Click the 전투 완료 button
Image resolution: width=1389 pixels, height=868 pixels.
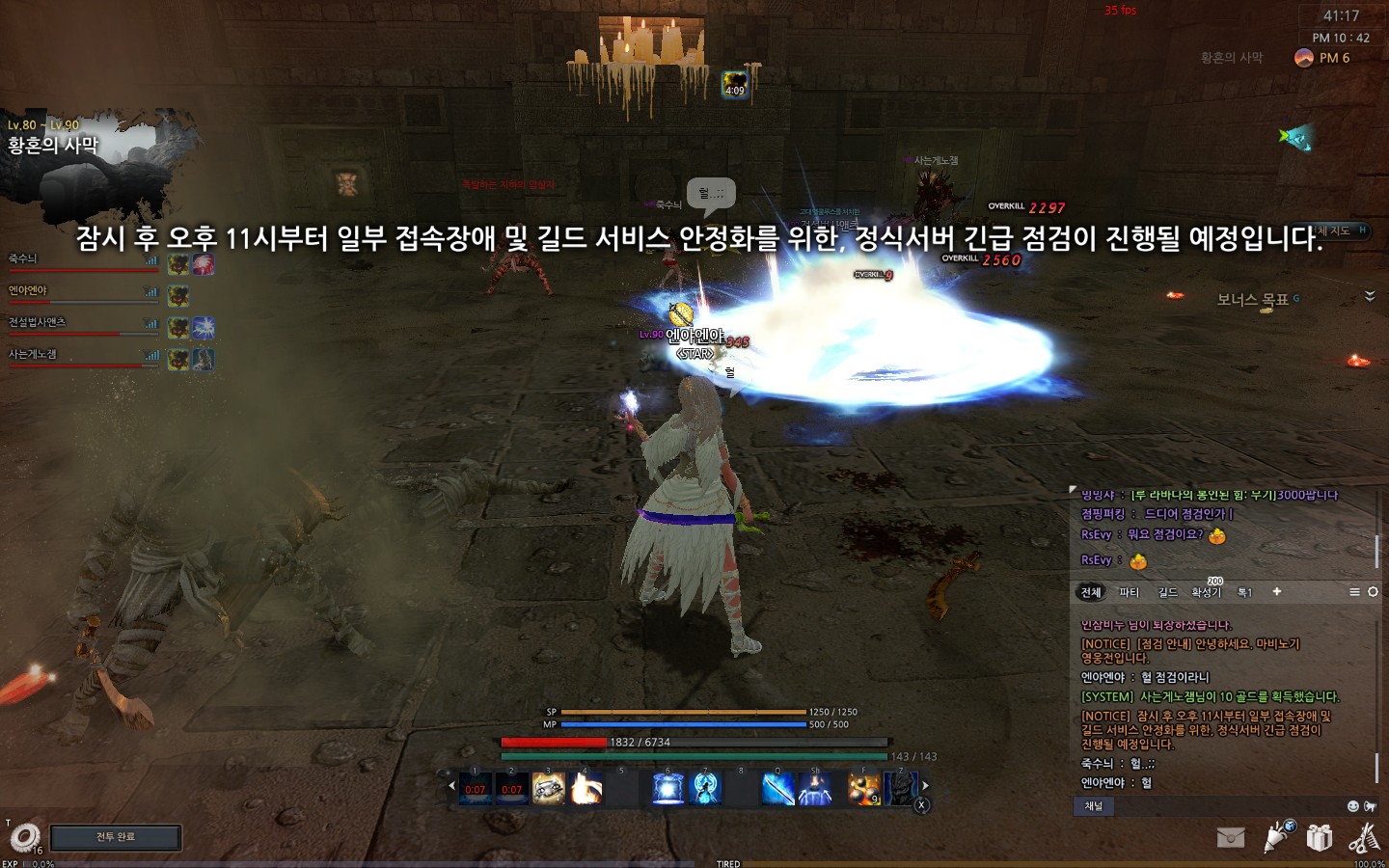[116, 837]
